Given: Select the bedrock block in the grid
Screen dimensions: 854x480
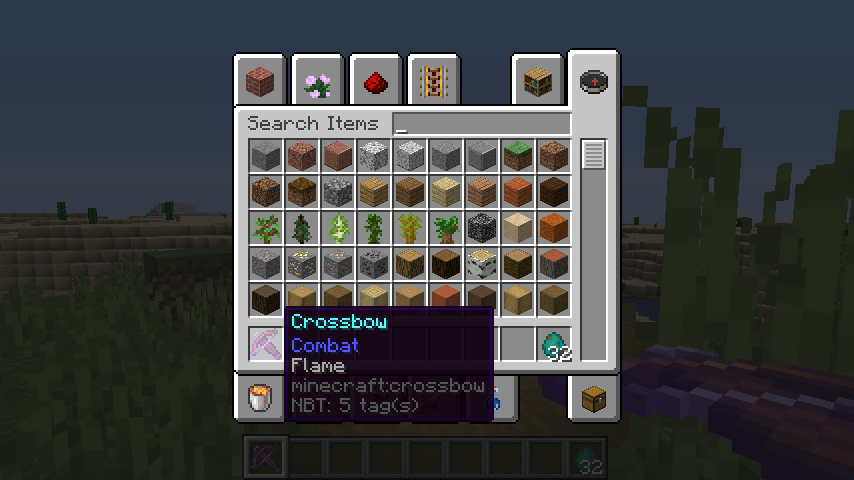Looking at the screenshot, I should point(482,227).
